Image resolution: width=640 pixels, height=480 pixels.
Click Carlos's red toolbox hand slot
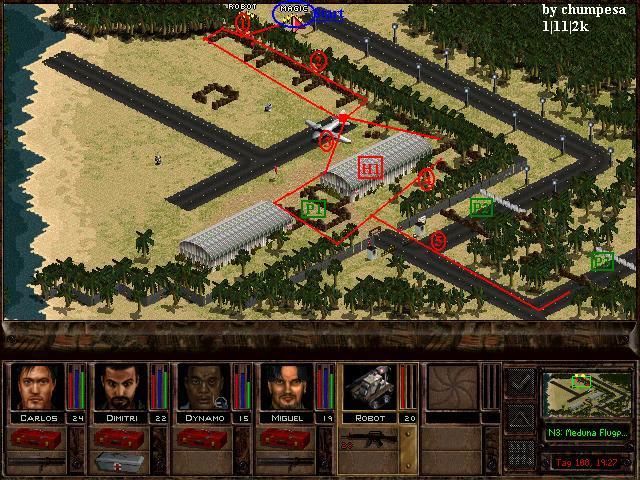35,438
